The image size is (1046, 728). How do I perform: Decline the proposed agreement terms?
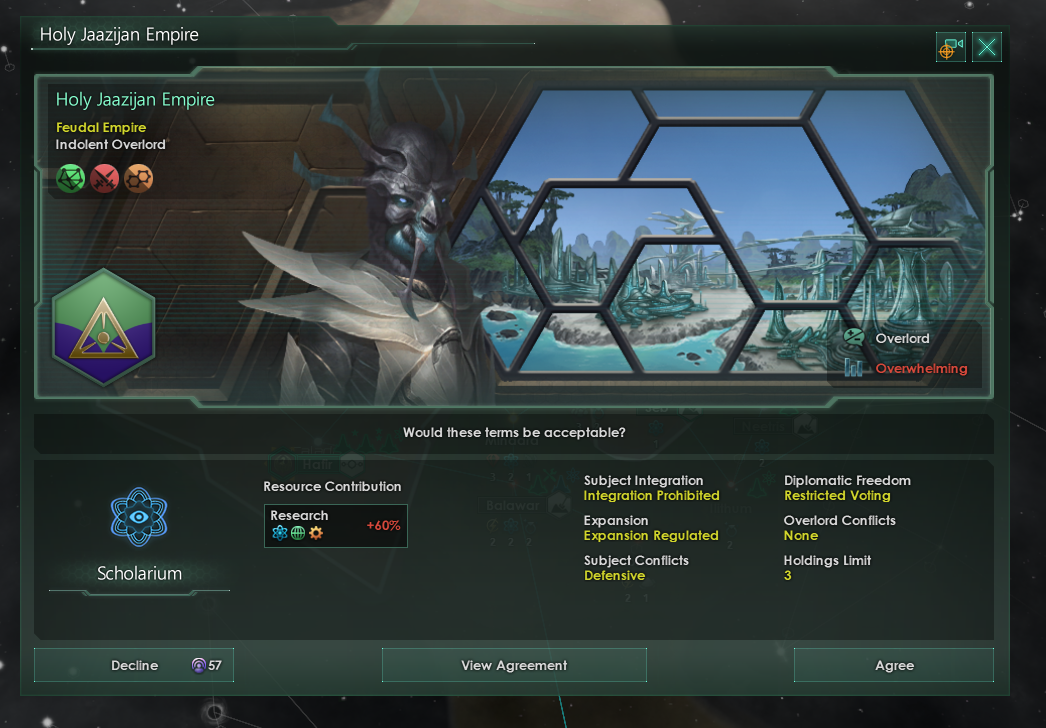click(134, 666)
